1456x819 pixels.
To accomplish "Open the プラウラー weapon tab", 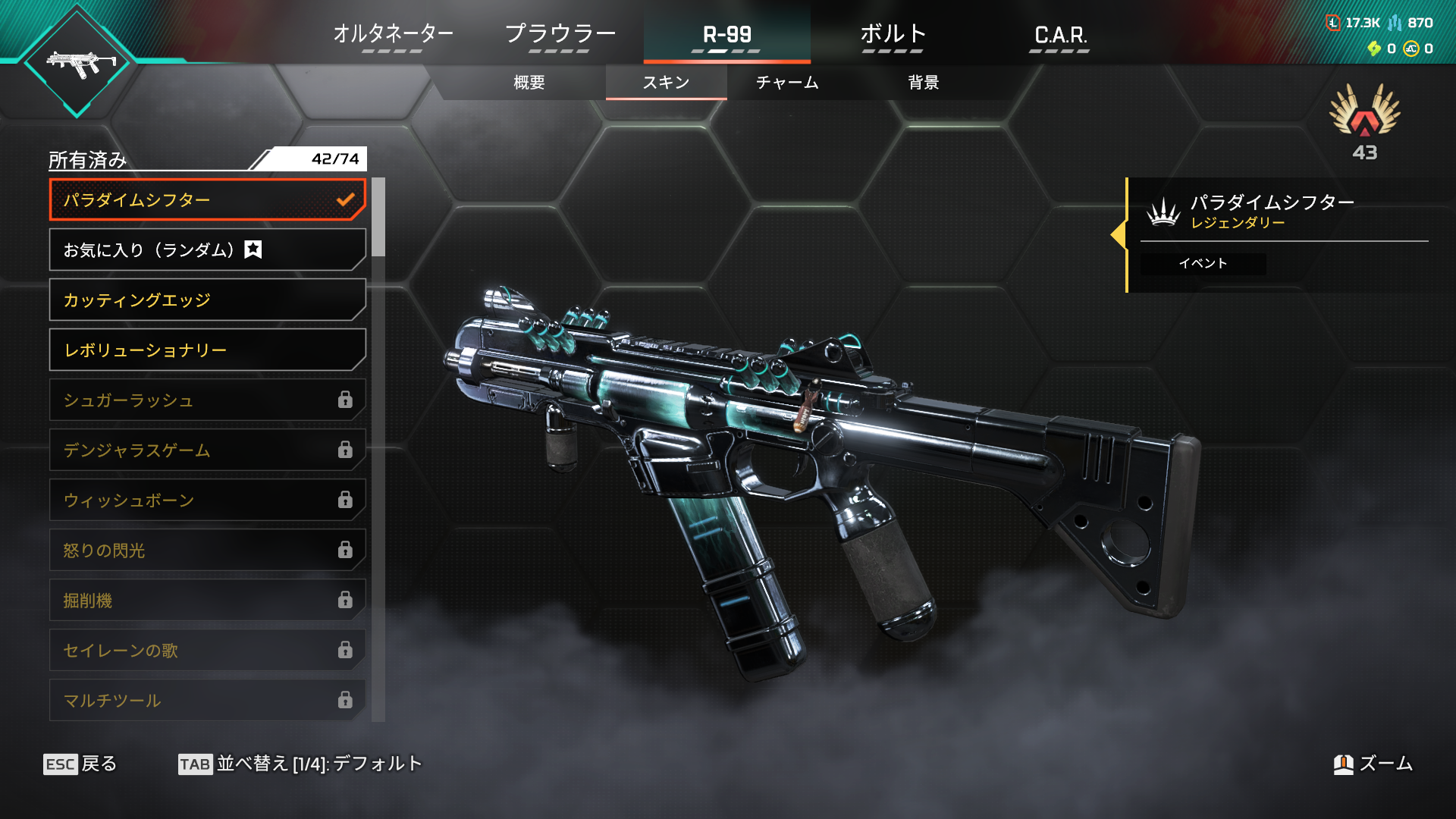I will coord(560,35).
